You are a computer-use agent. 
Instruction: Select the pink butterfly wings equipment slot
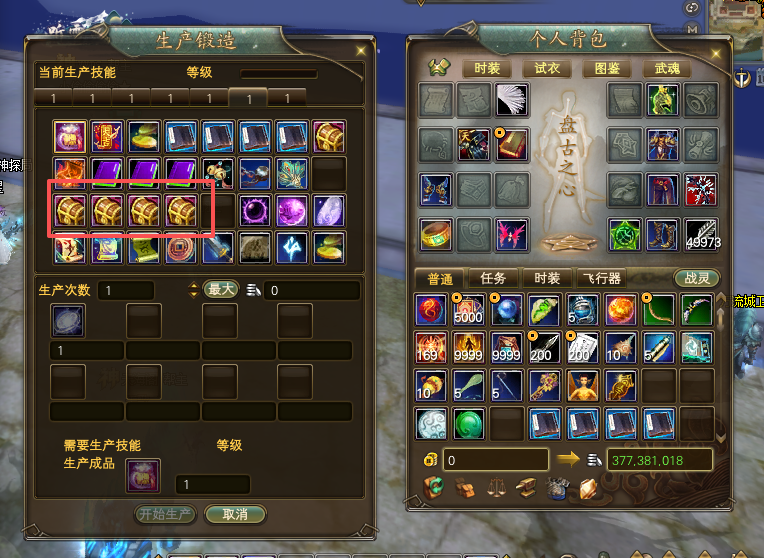tap(512, 235)
